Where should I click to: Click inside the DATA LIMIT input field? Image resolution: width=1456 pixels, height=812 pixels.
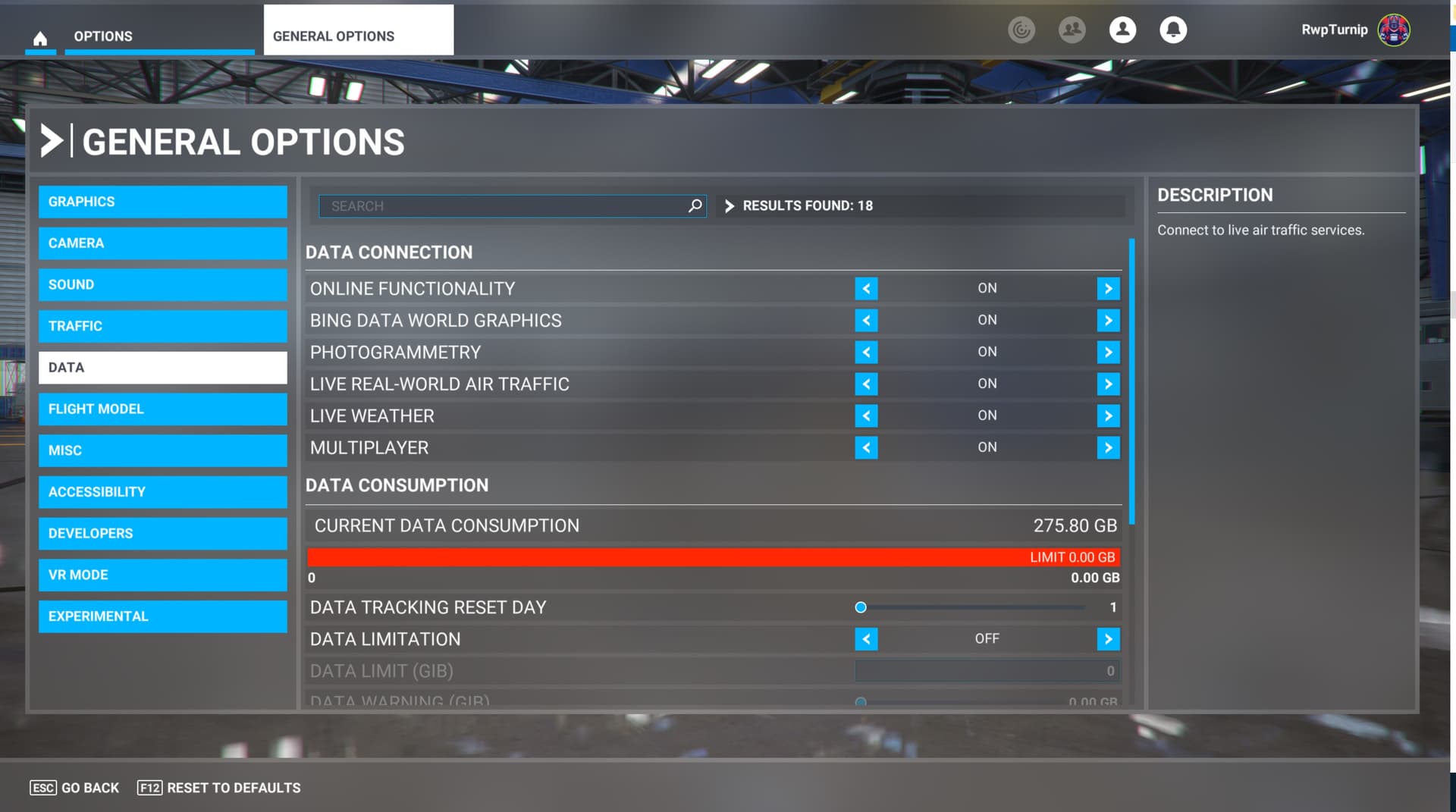coord(986,671)
